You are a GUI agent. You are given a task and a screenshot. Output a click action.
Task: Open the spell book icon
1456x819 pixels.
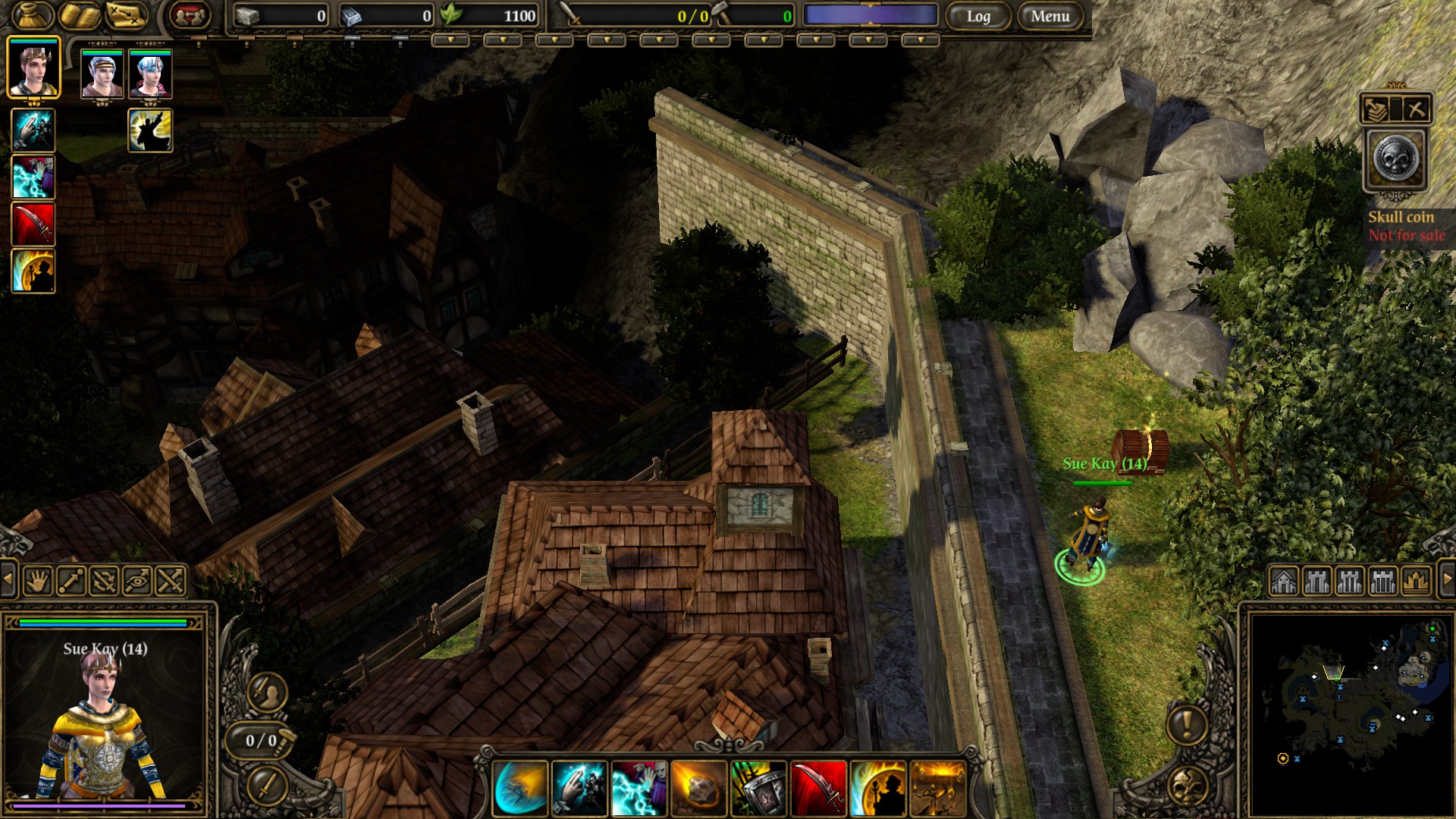pos(80,16)
